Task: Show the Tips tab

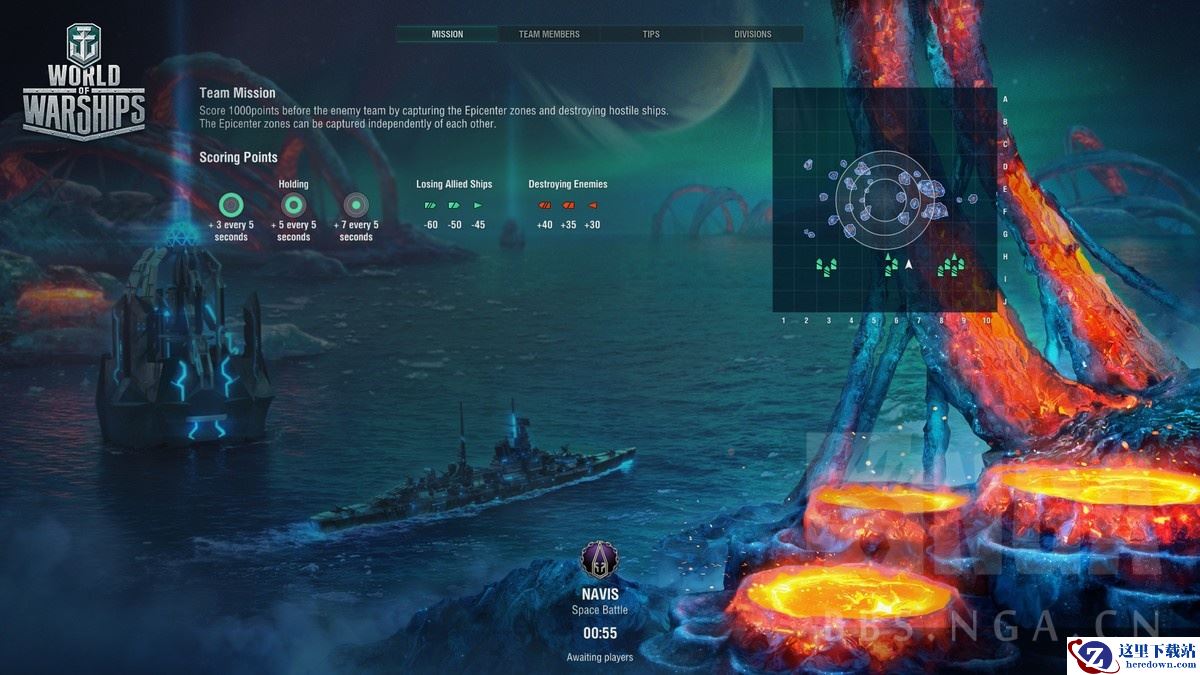Action: pos(651,34)
